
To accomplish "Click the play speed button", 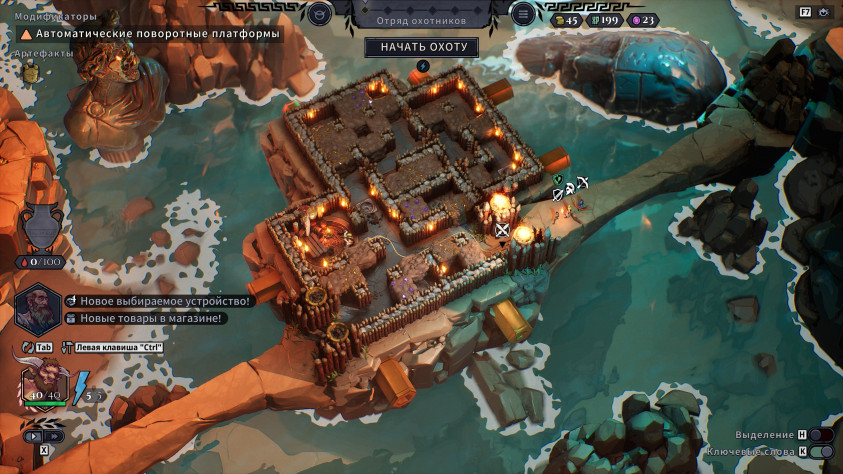I will (x=35, y=436).
